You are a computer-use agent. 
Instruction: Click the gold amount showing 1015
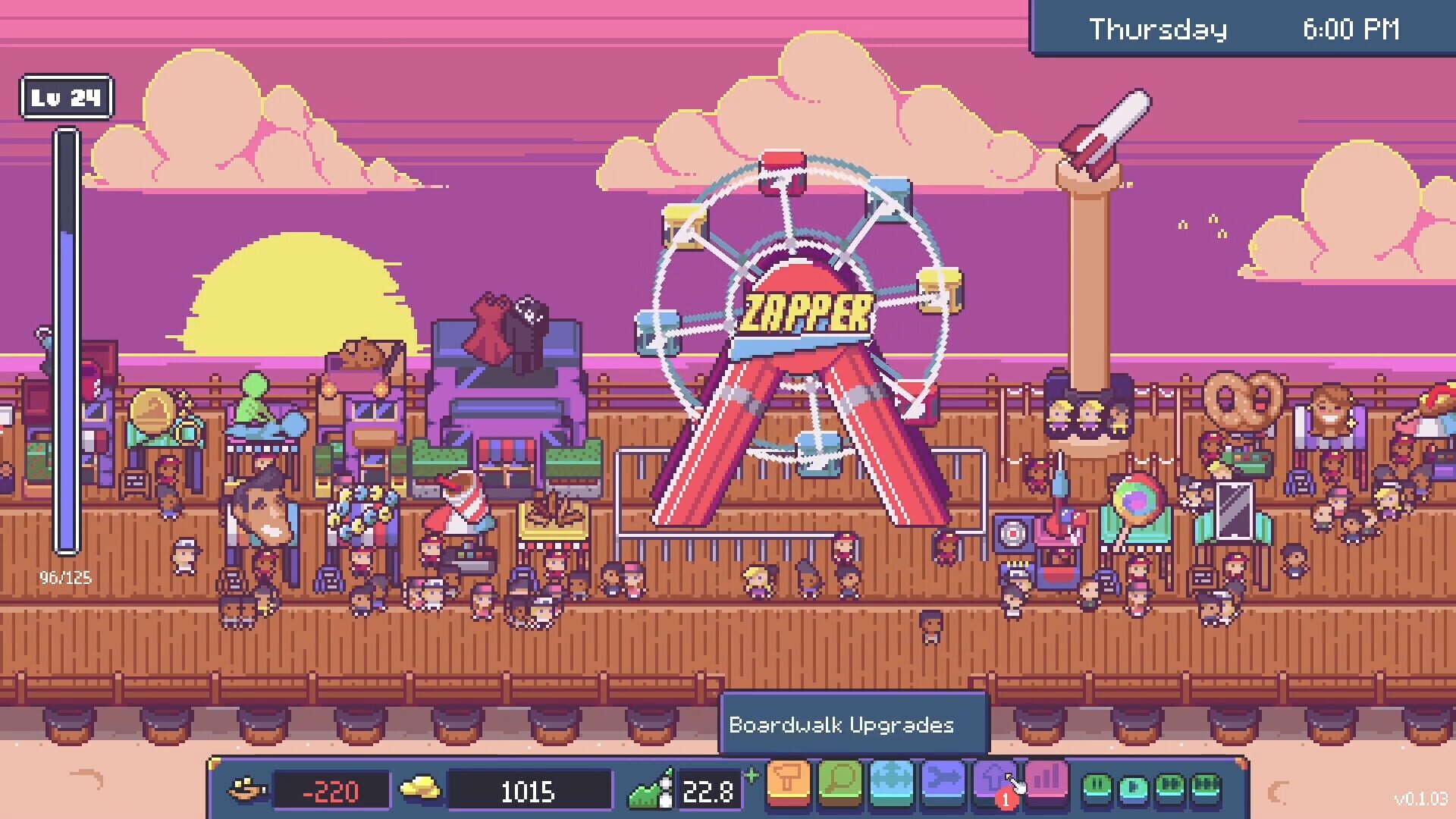531,791
